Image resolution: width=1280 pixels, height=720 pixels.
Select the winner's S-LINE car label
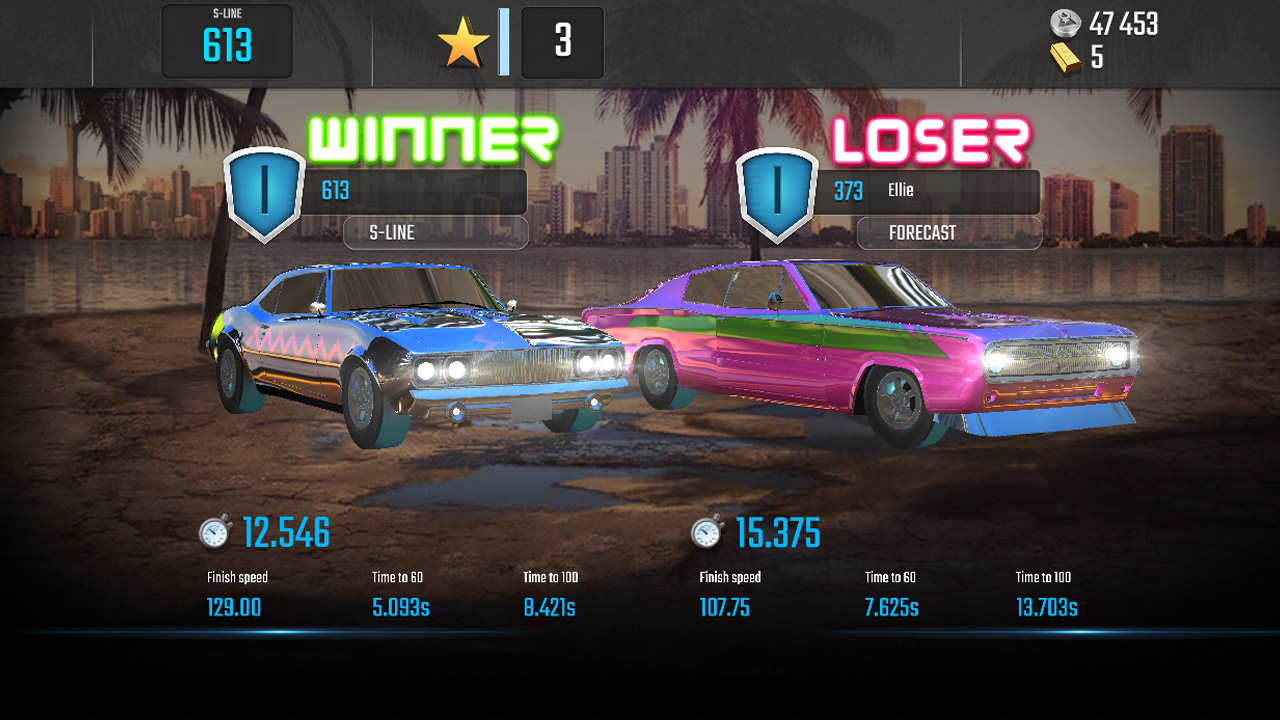point(435,233)
